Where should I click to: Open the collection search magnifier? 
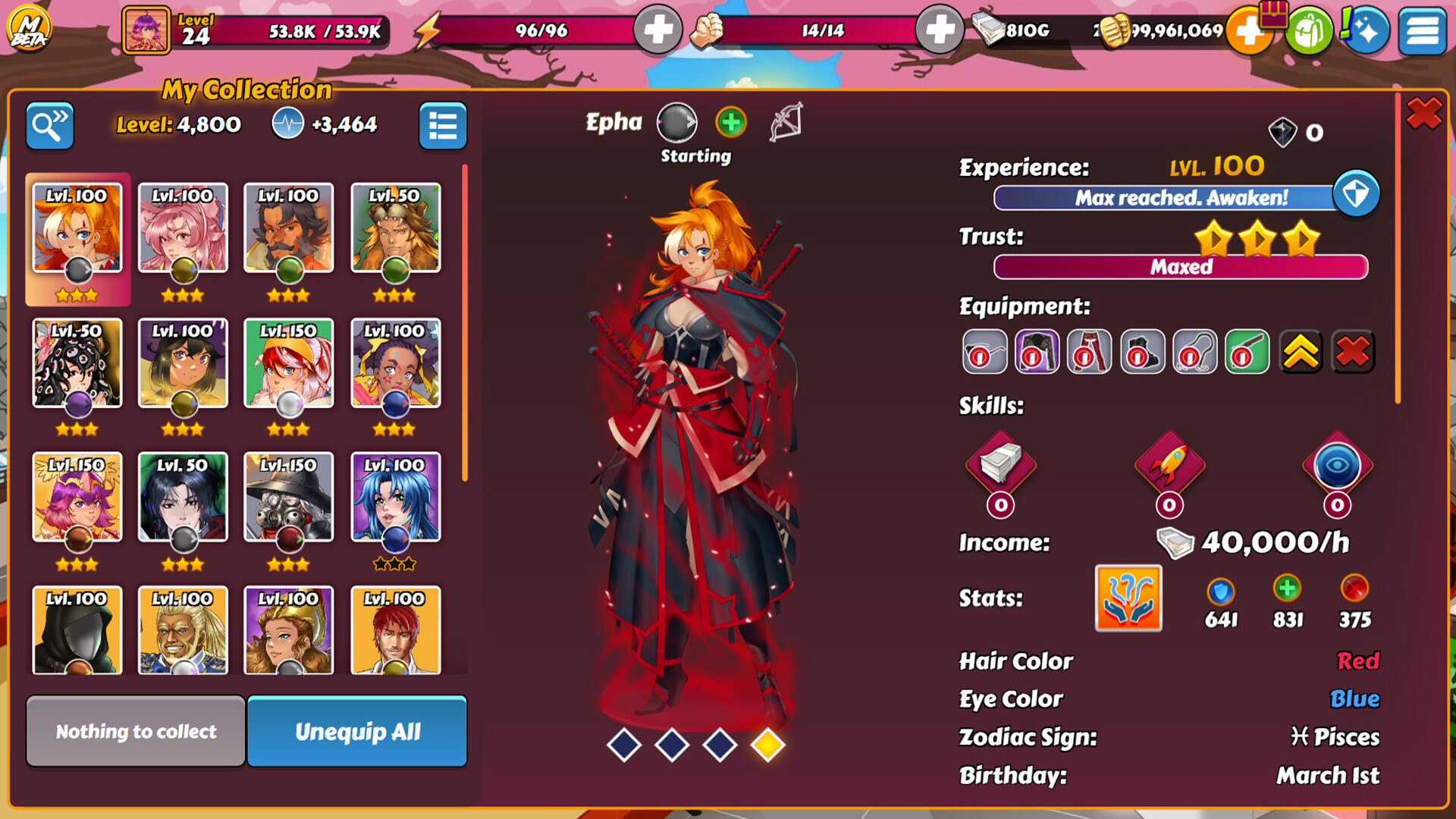49,125
